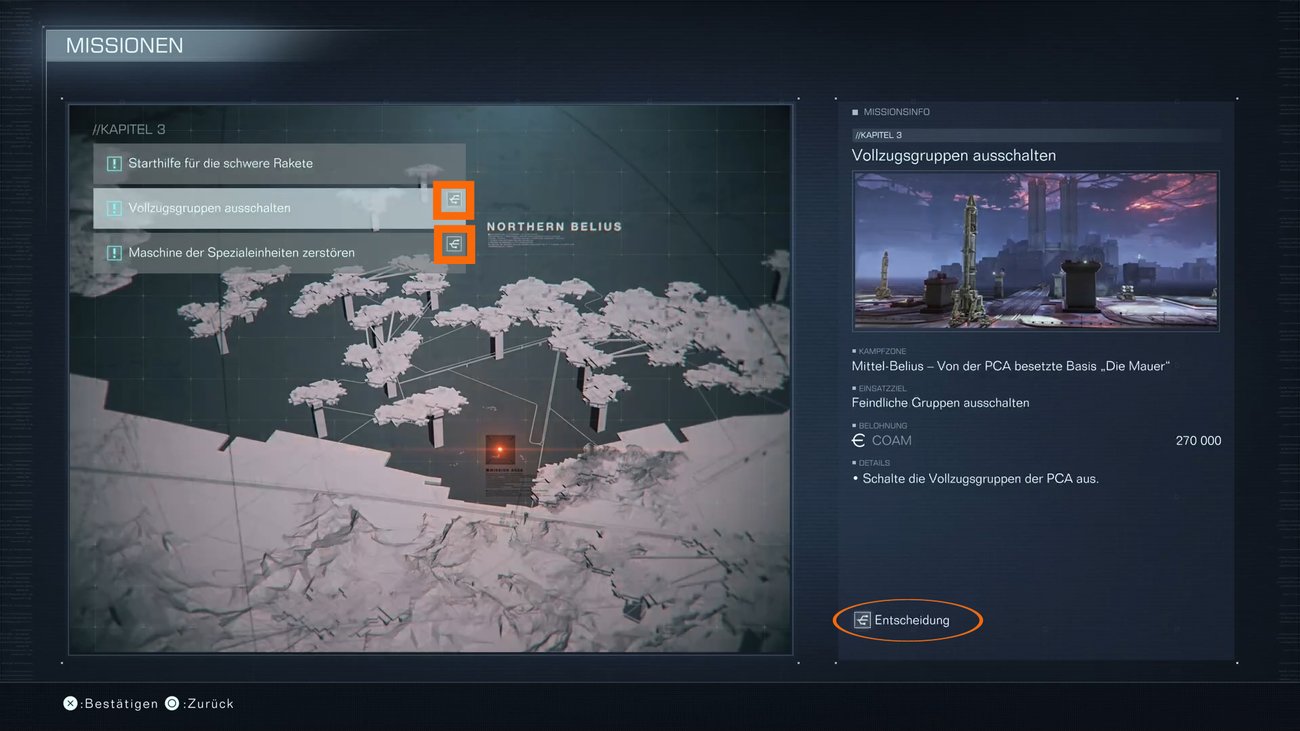Expand the KAMPFZONE info section marker
The image size is (1300, 731).
pos(856,350)
